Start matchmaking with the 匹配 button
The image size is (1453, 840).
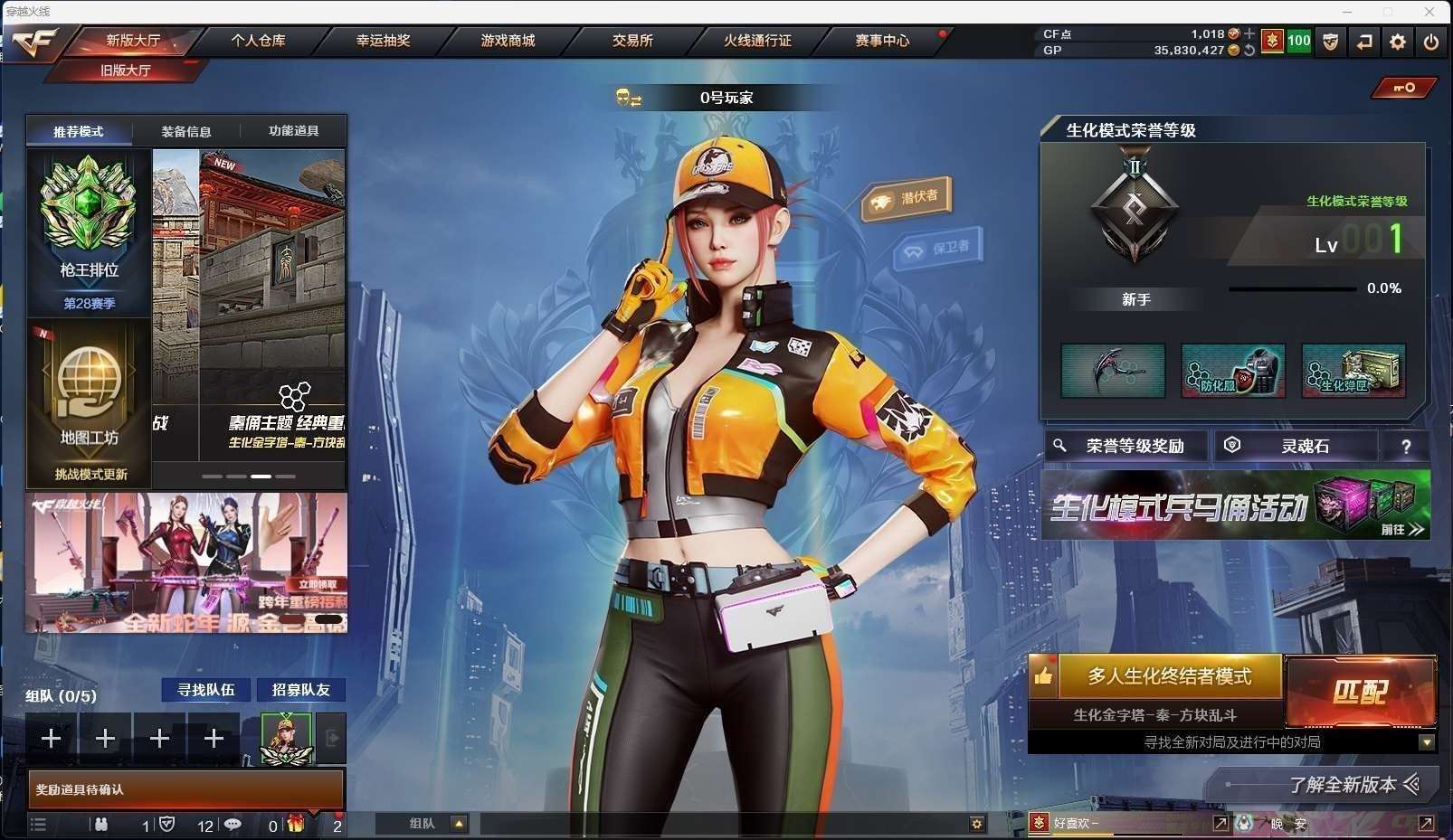pyautogui.click(x=1360, y=692)
